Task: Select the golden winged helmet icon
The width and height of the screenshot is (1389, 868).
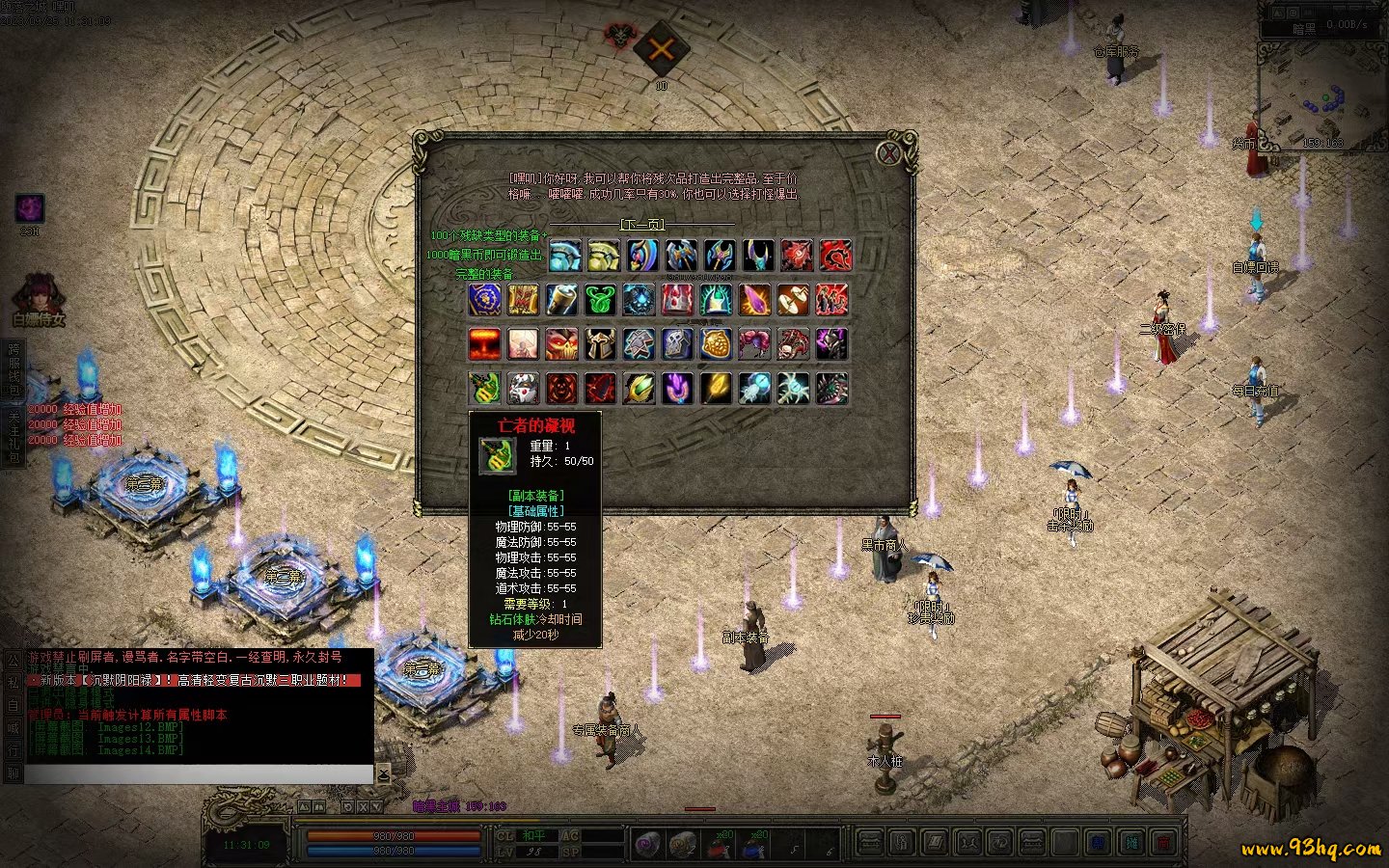Action: [x=604, y=256]
